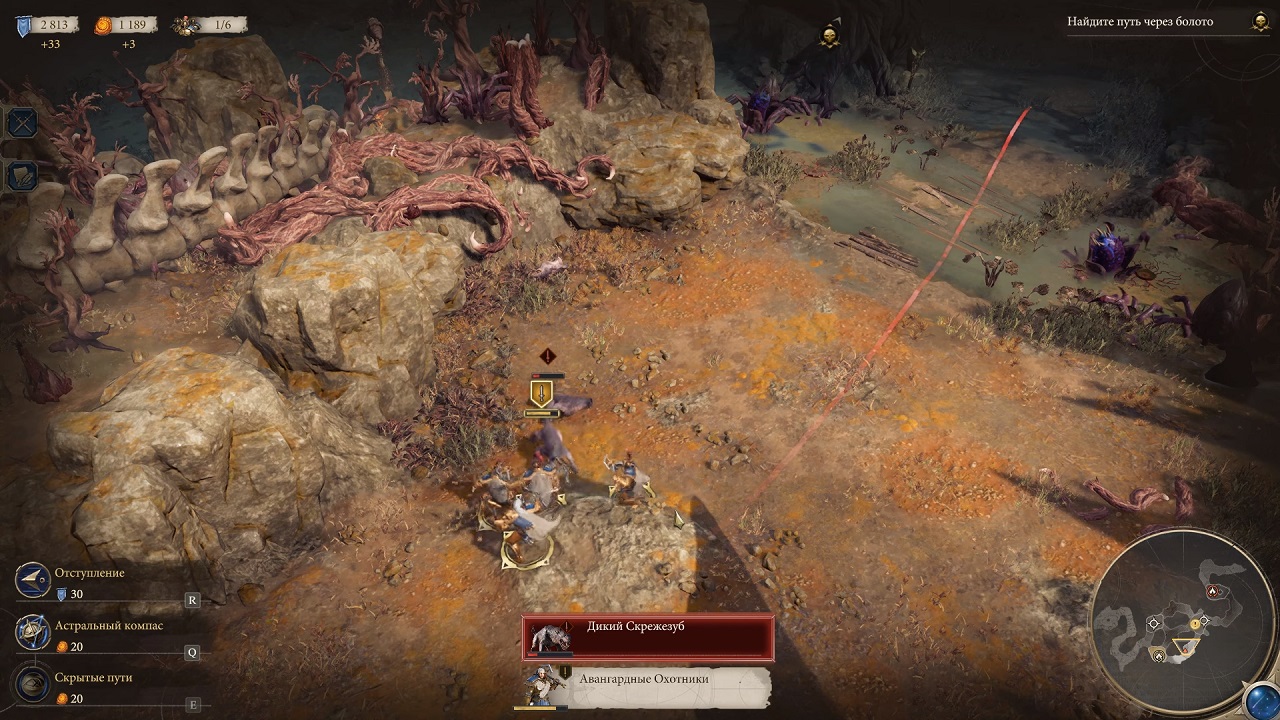Click the crossed swords icon
The width and height of the screenshot is (1280, 720).
(x=22, y=123)
